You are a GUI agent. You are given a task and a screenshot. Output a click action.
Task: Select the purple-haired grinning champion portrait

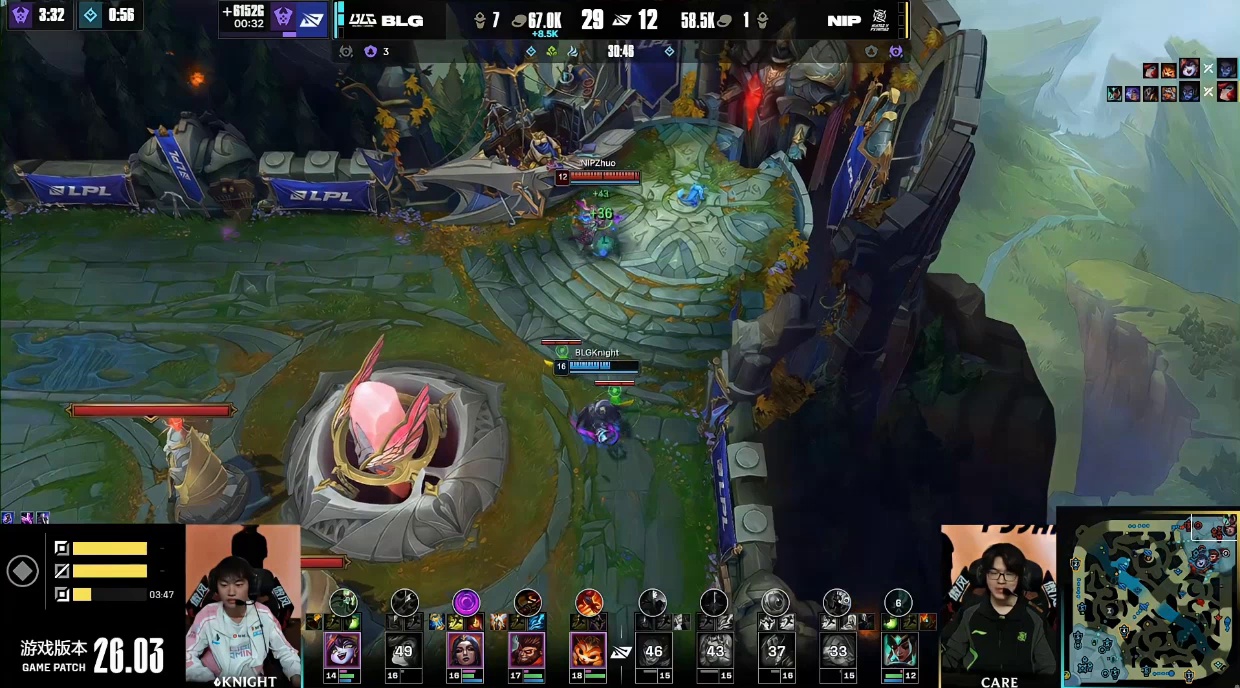point(343,650)
